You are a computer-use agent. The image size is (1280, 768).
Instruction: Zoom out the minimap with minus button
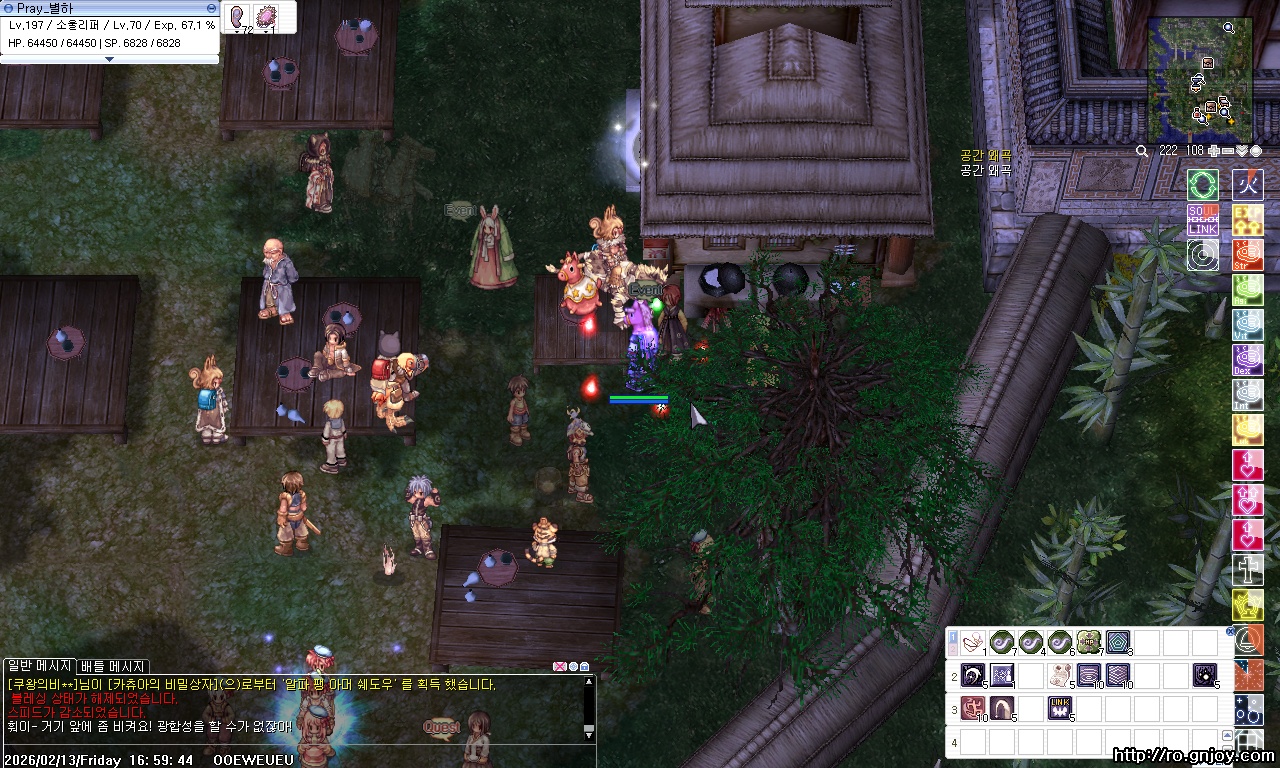[1228, 151]
